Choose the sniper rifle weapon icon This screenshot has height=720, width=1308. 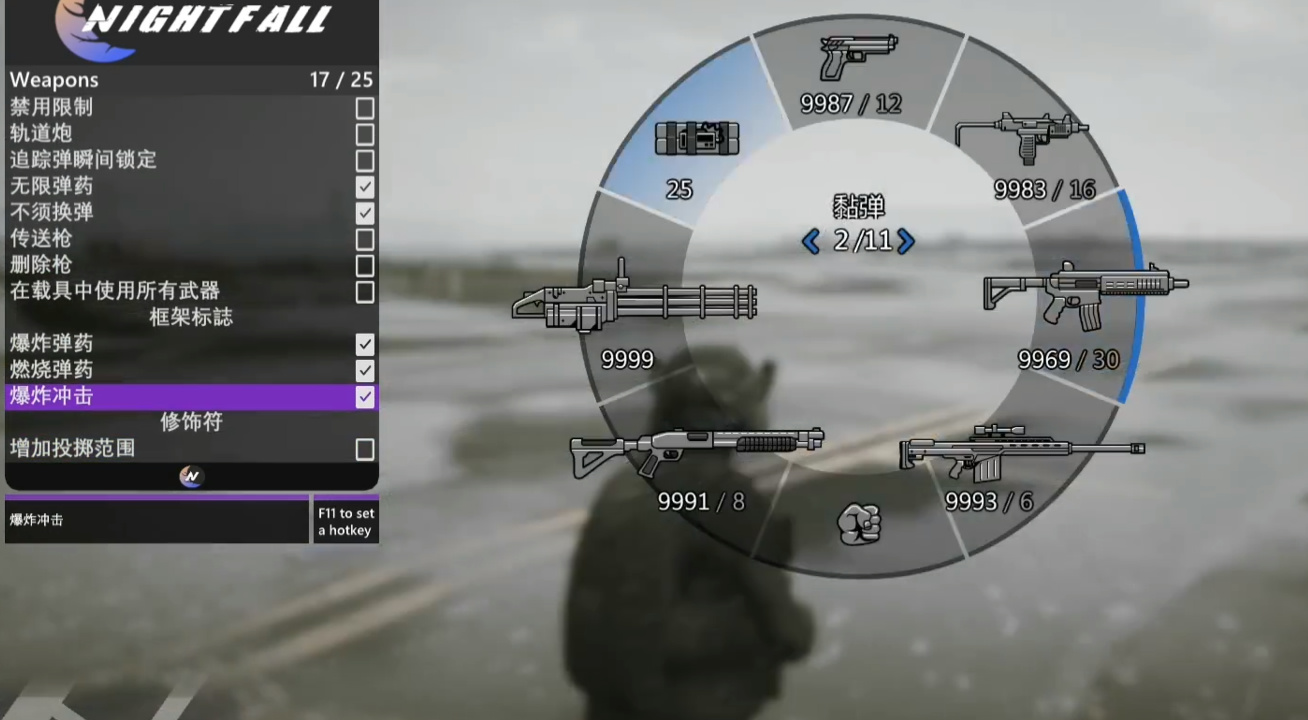click(x=1010, y=450)
